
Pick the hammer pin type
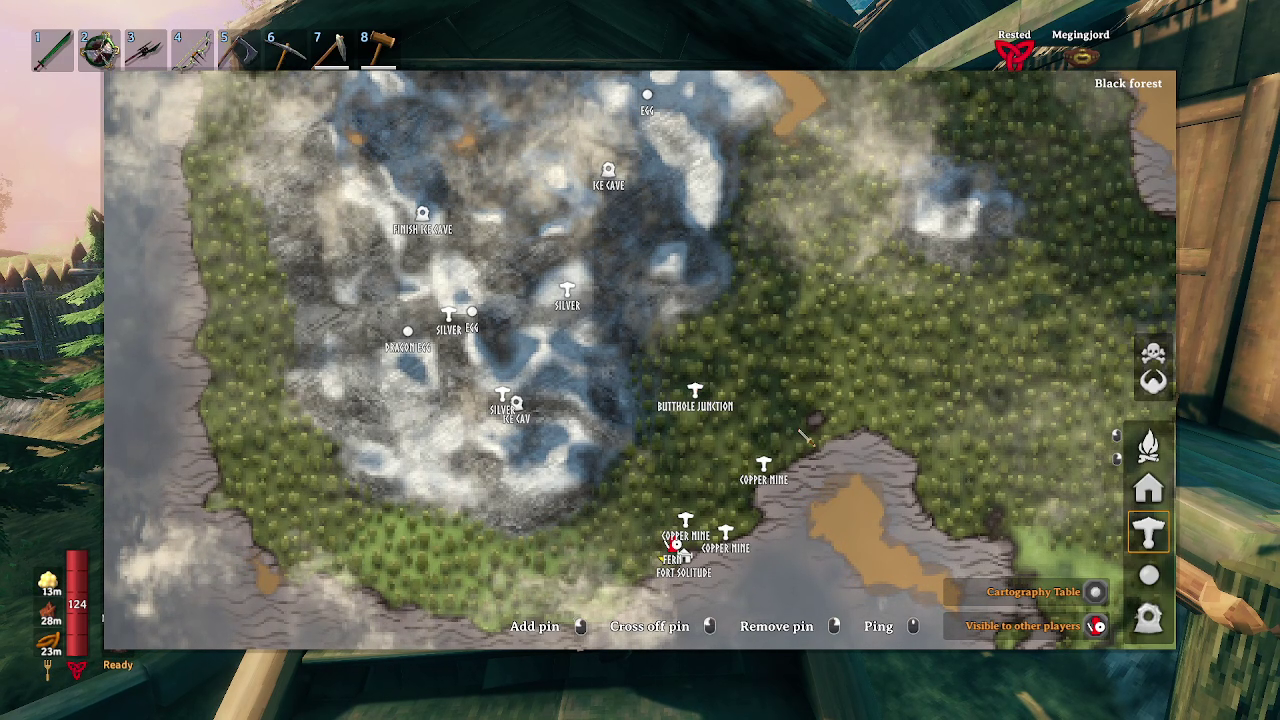tap(1149, 532)
